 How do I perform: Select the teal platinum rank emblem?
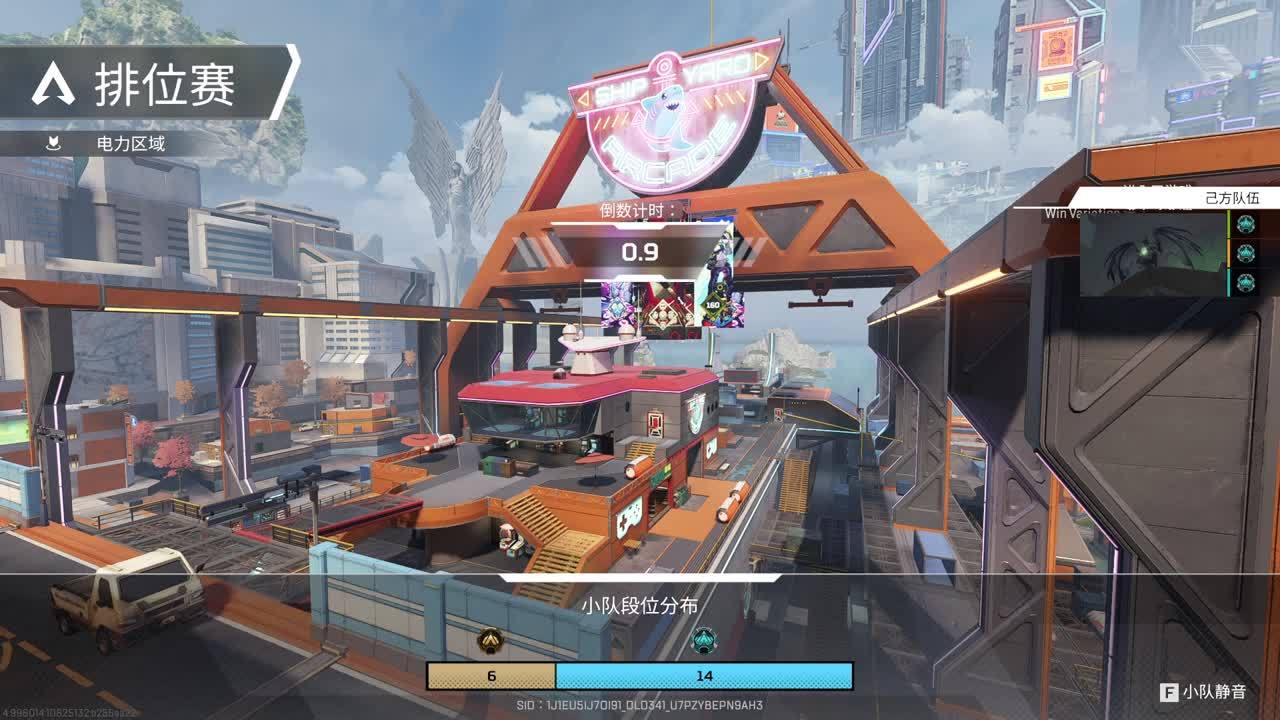pyautogui.click(x=704, y=640)
